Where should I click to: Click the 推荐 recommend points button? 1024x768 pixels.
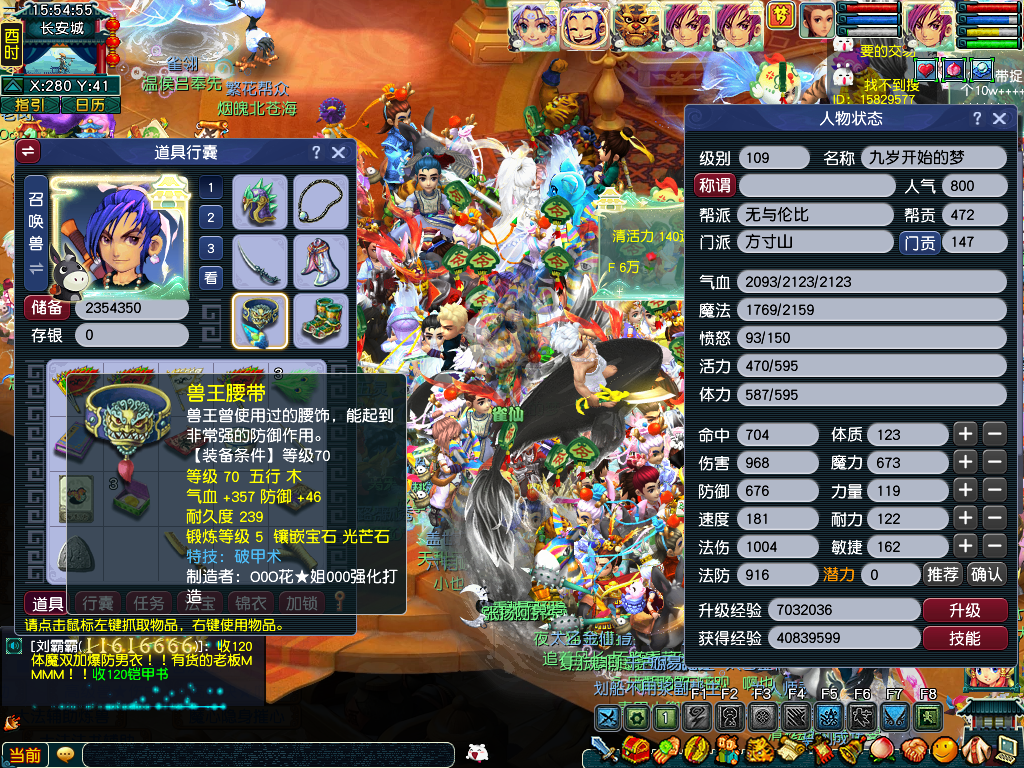click(x=943, y=574)
